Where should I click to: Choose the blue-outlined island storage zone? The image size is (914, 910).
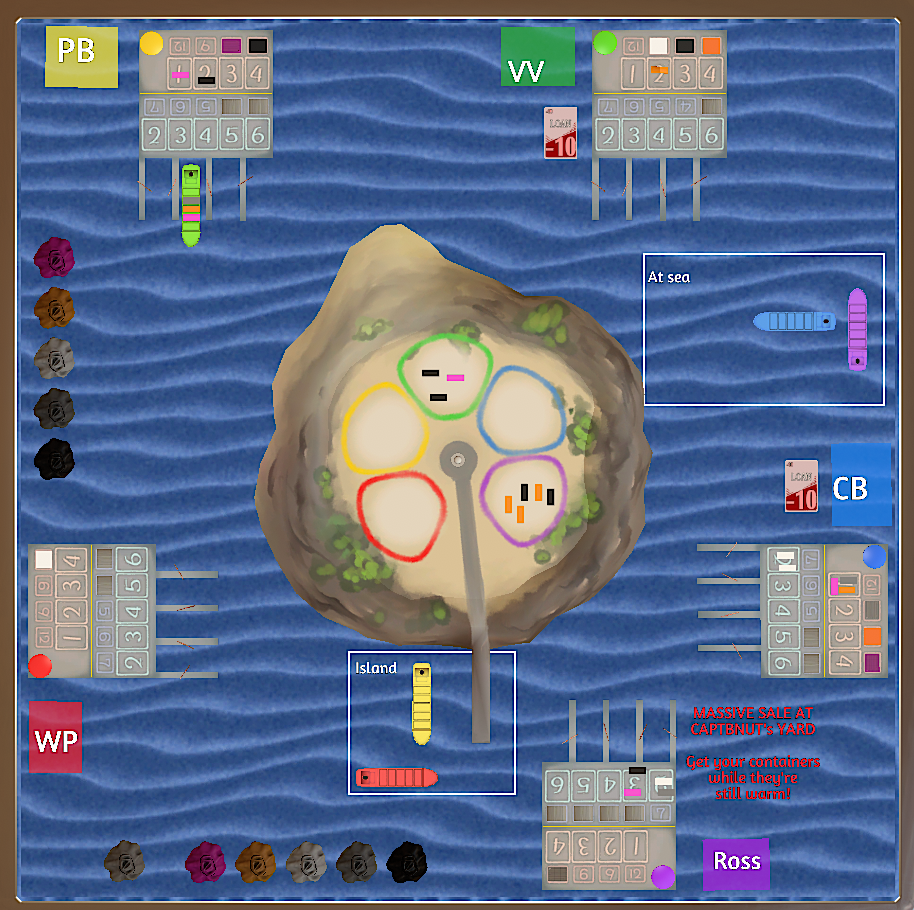pyautogui.click(x=523, y=410)
